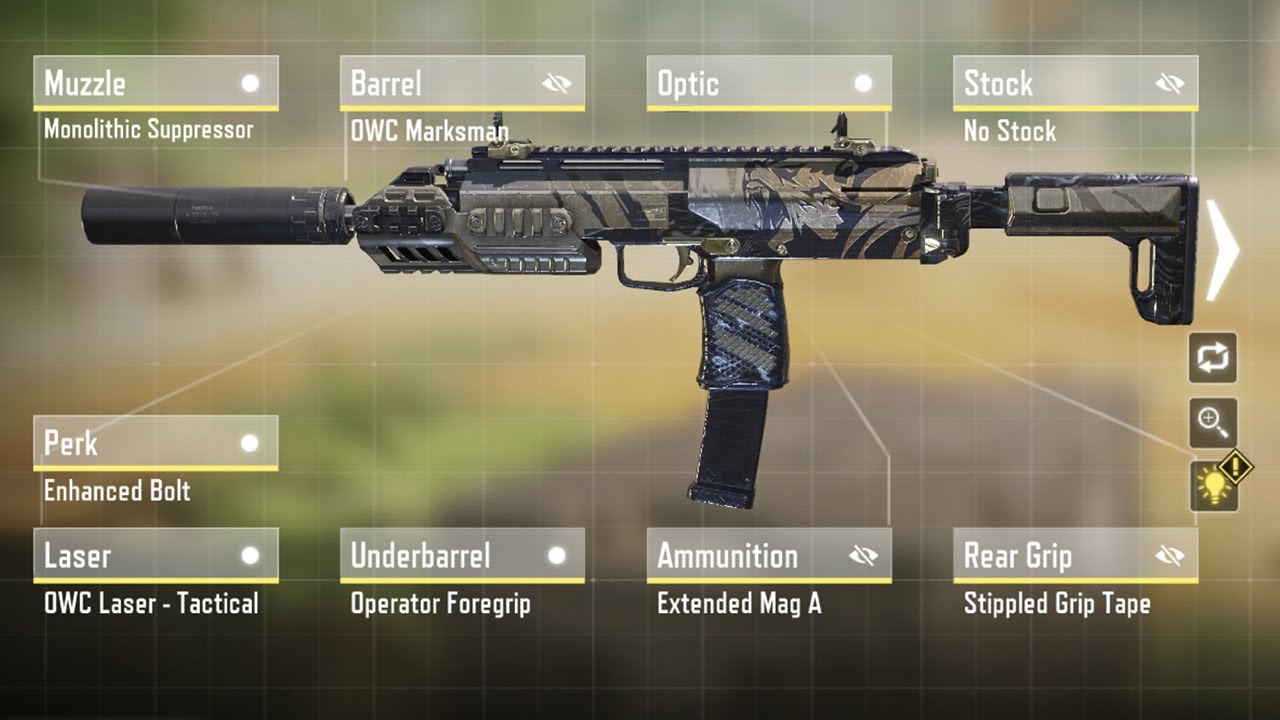Image resolution: width=1280 pixels, height=720 pixels.
Task: Open the lightbulb tips button
Action: [x=1214, y=486]
